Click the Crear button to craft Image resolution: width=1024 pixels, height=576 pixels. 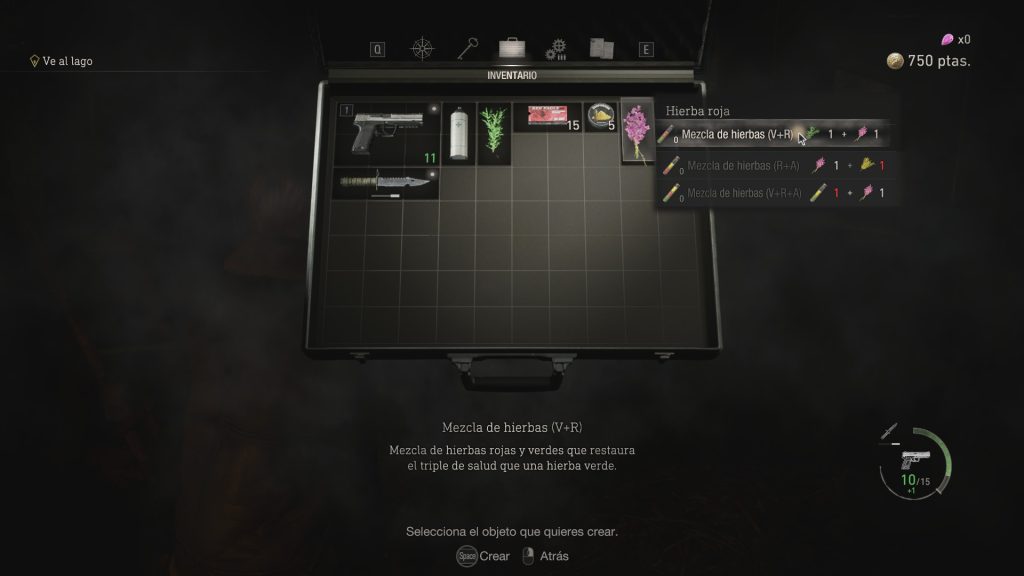[x=484, y=556]
